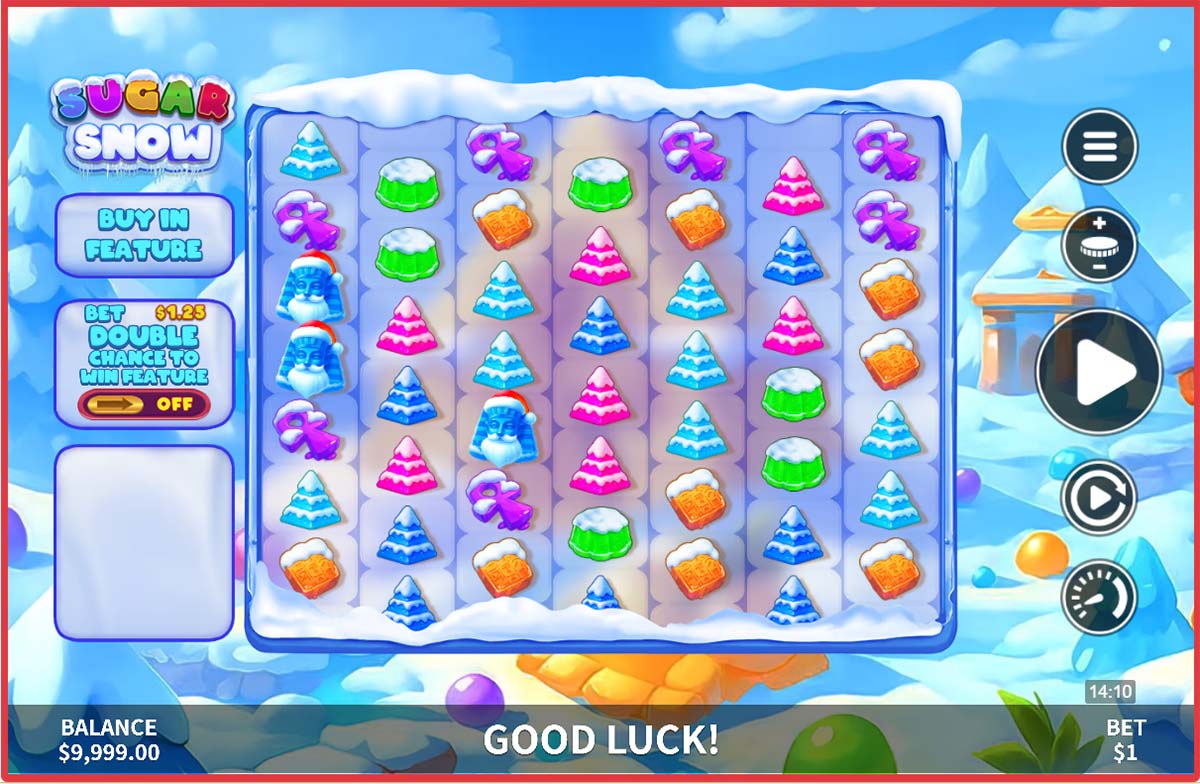Open the autoplay options

[1098, 497]
